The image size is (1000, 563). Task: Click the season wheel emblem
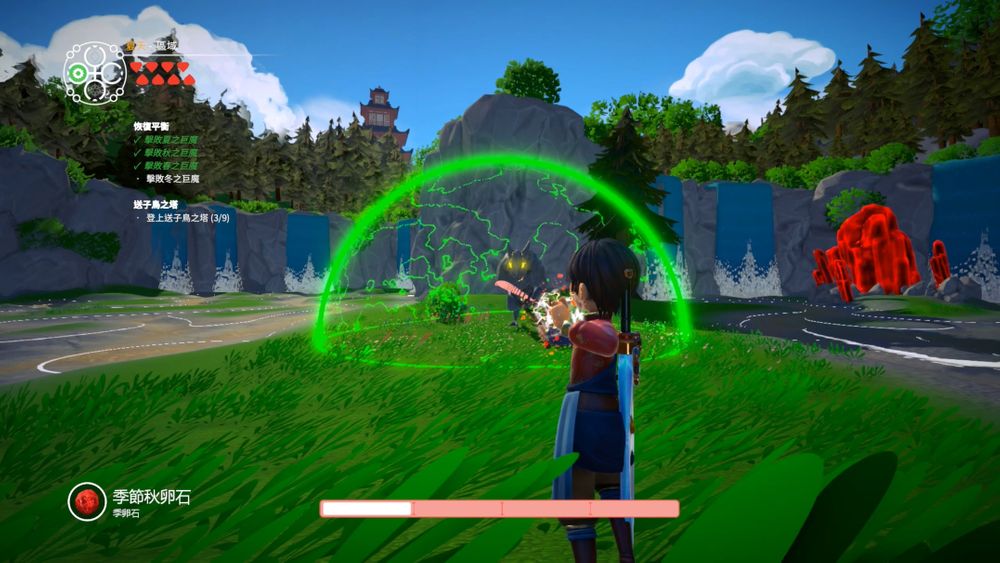click(x=95, y=71)
